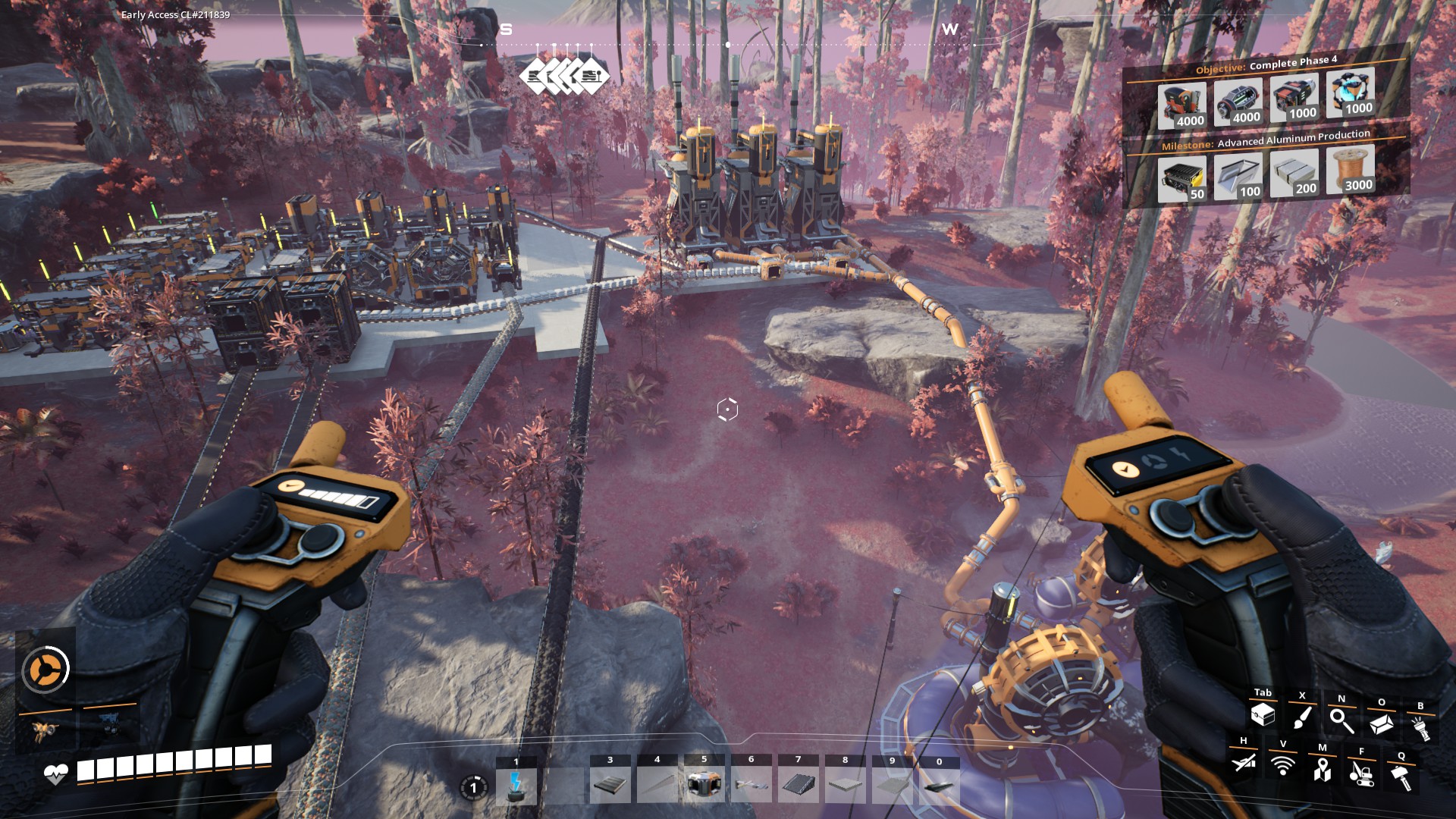Open the inventory chest icon
The height and width of the screenshot is (819, 1456).
point(1263,714)
